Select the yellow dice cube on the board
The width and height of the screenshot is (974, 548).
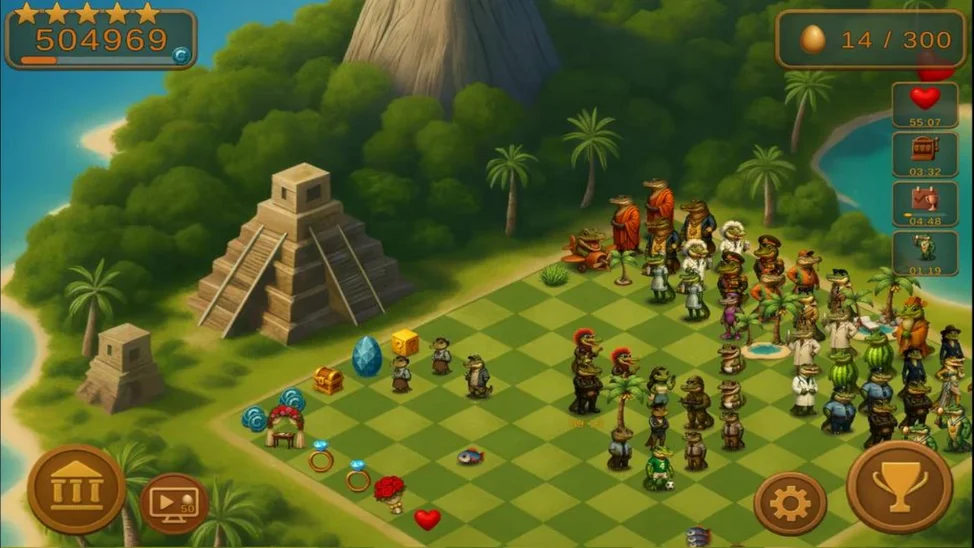405,343
